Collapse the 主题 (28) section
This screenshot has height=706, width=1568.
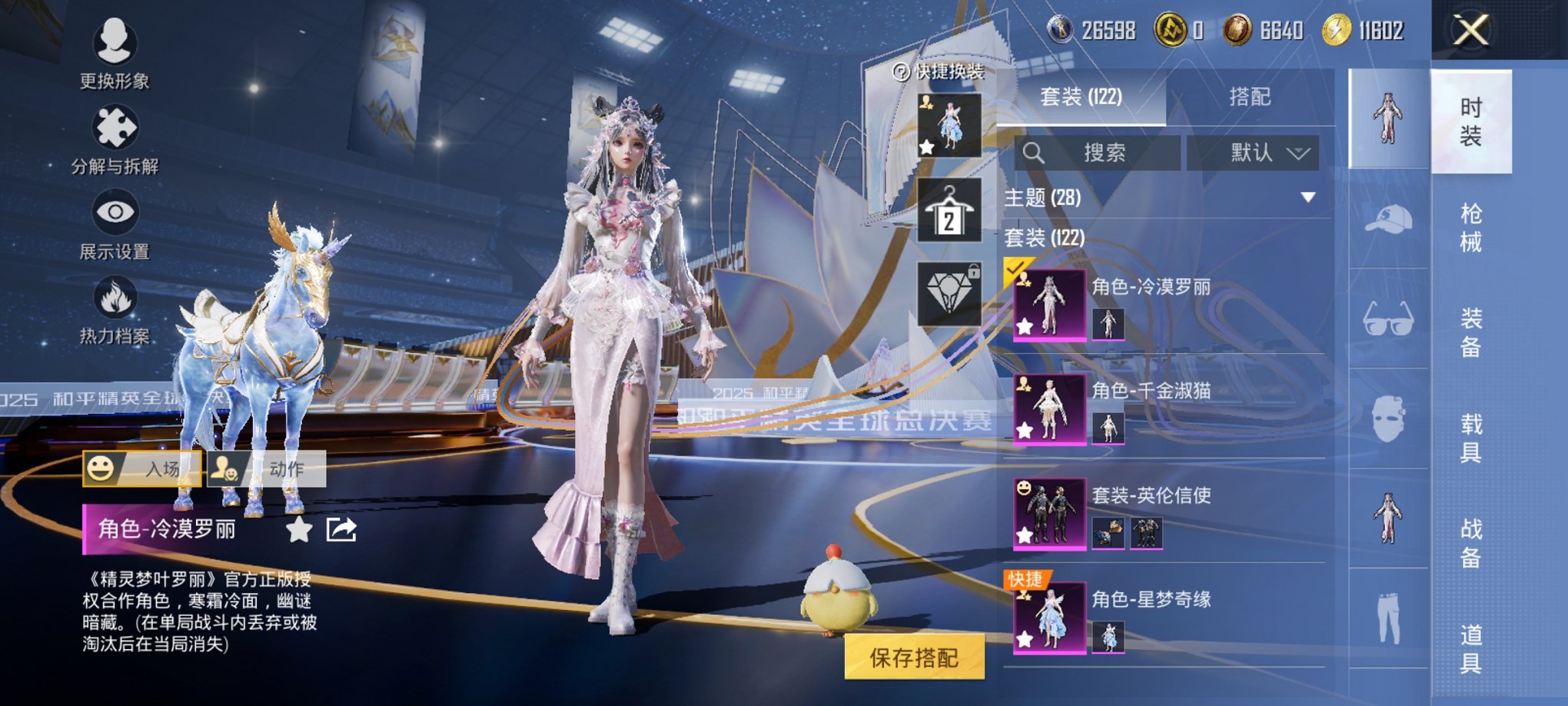coord(1307,198)
